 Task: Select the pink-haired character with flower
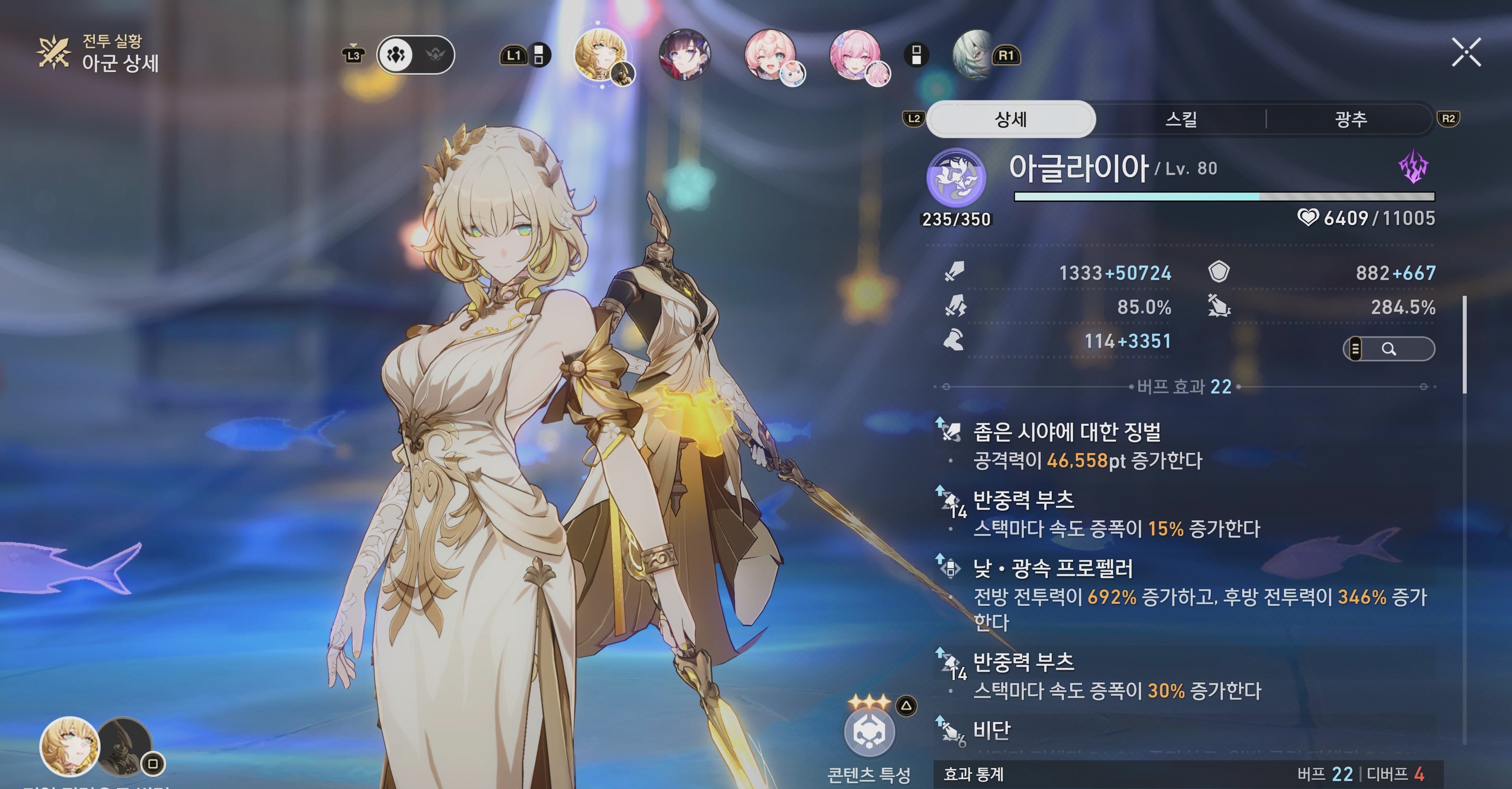(854, 55)
